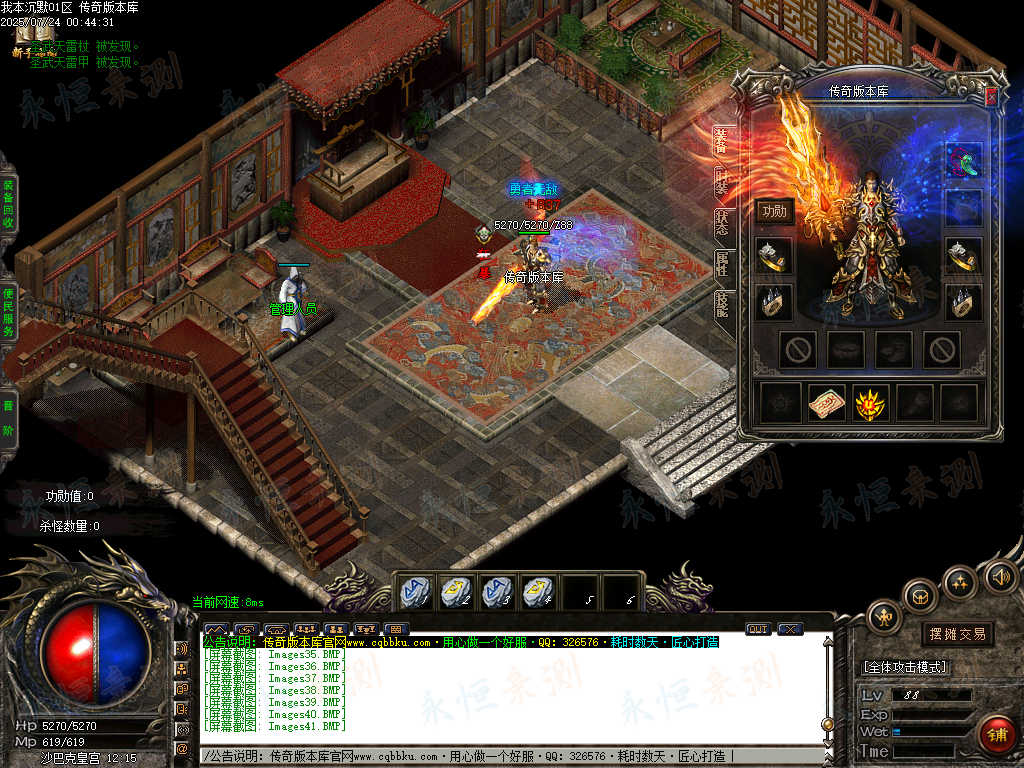Click the round red 铺 shop button
1024x768 pixels.
click(x=996, y=734)
